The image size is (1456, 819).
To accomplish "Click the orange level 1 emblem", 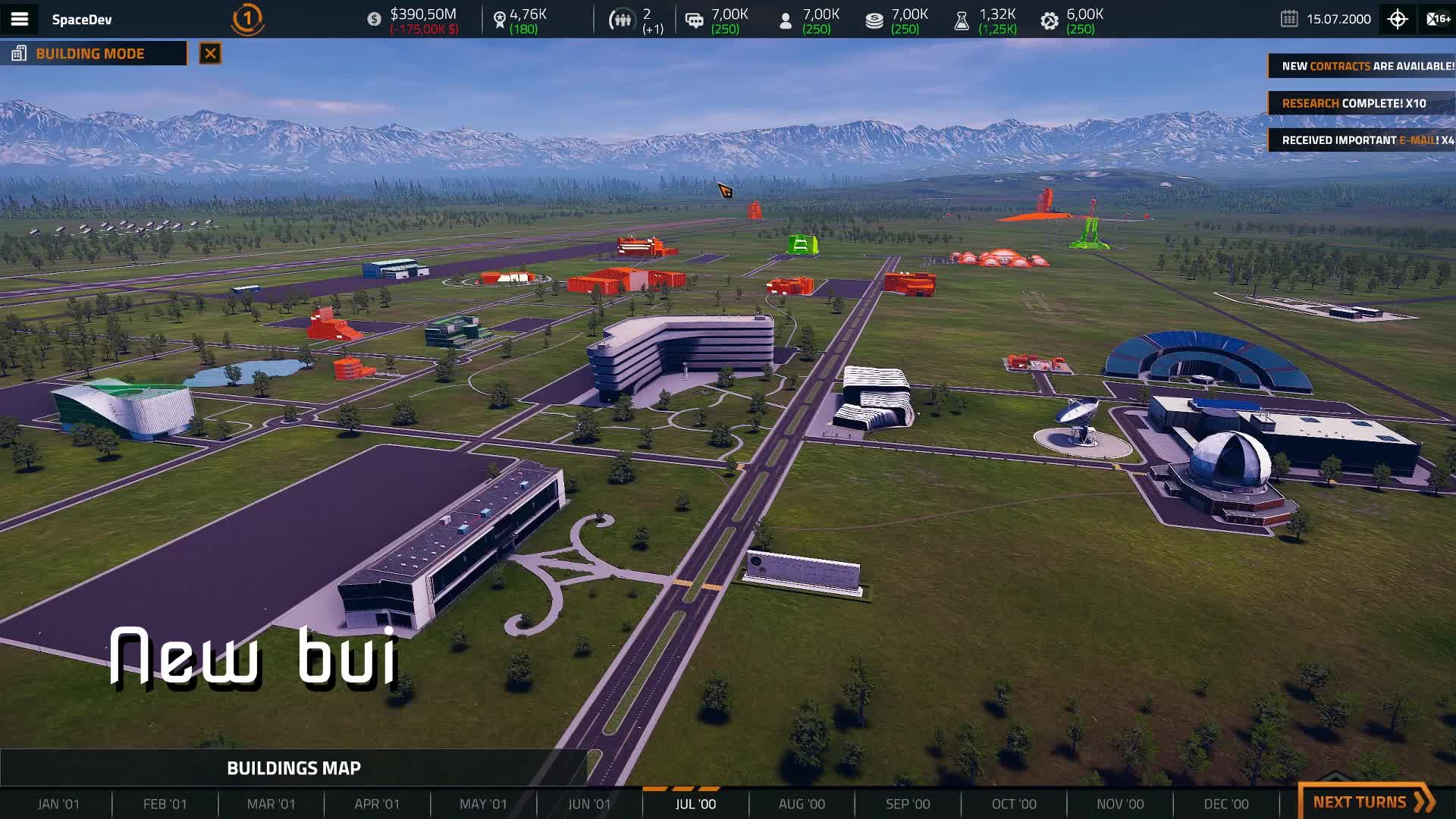I will (x=246, y=19).
